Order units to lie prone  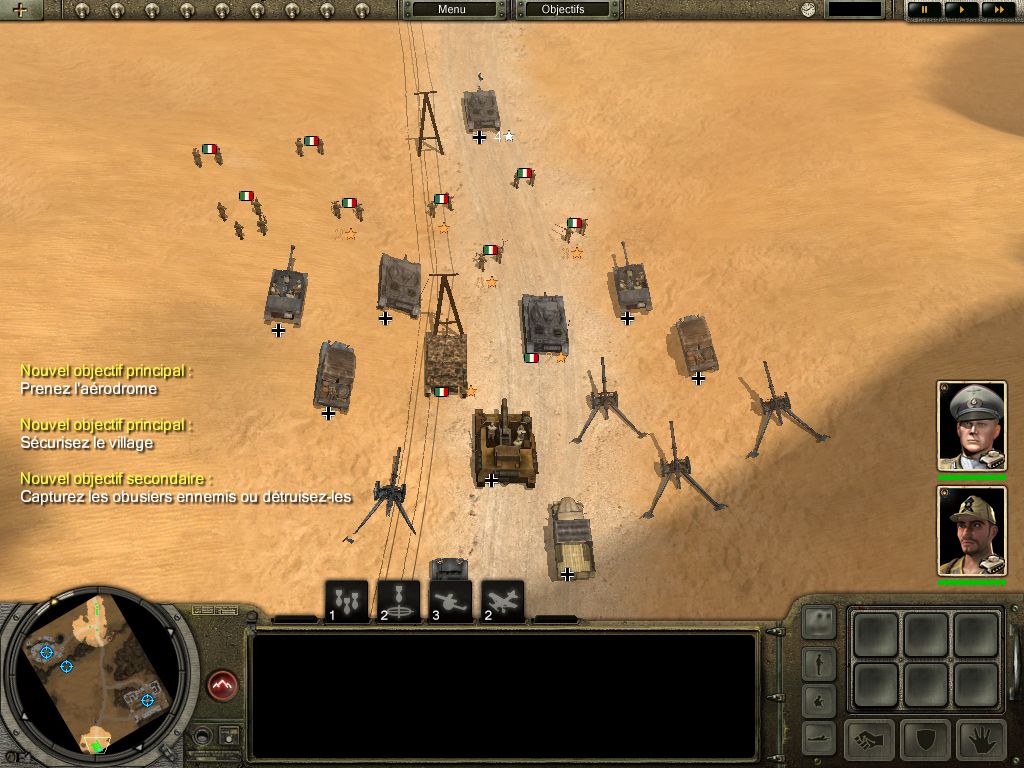(x=819, y=737)
